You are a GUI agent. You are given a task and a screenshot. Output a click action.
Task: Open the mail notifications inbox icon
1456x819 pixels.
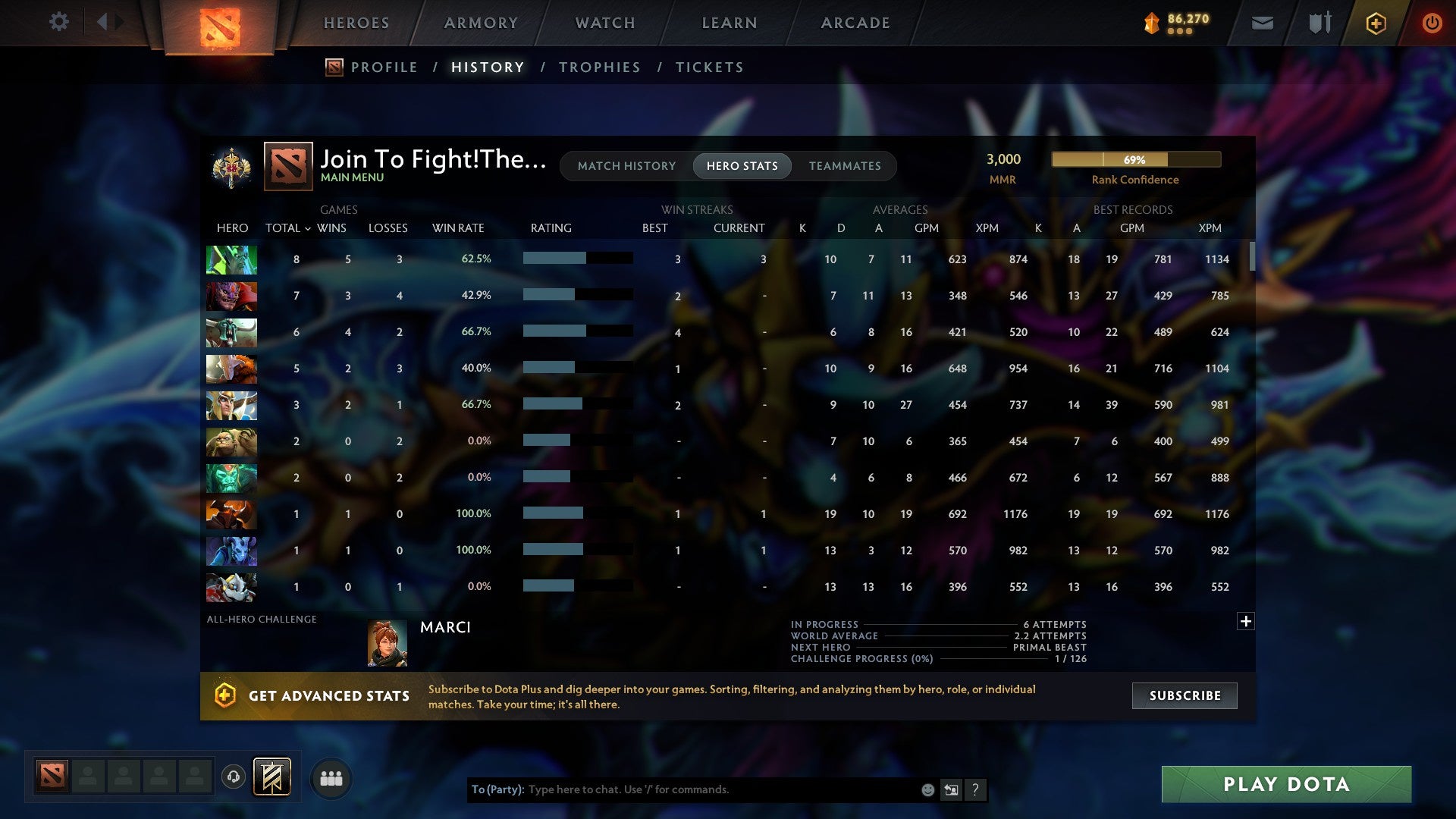(1262, 23)
